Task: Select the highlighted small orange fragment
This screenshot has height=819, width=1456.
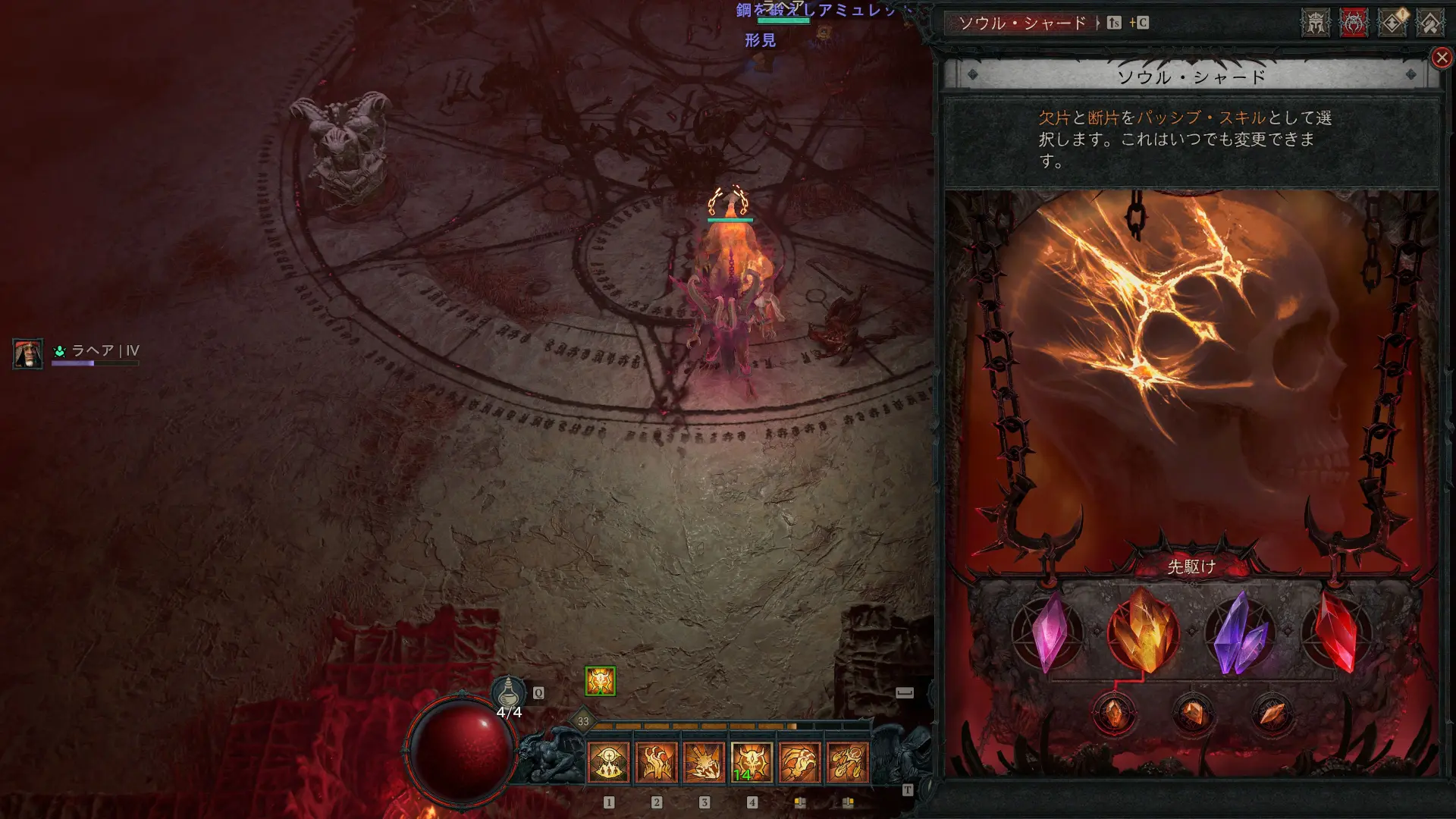Action: click(x=1114, y=714)
